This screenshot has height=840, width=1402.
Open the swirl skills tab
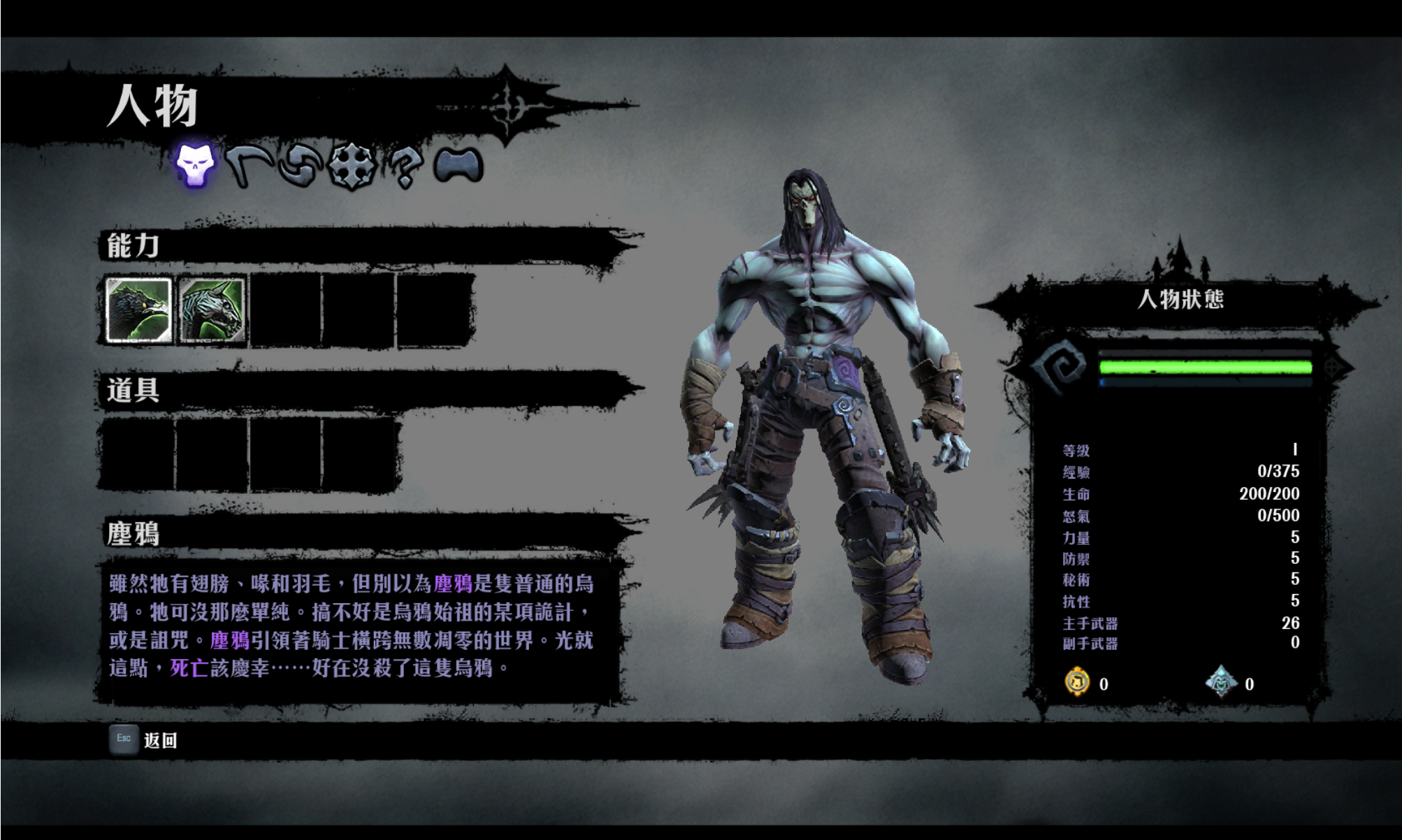pos(301,167)
